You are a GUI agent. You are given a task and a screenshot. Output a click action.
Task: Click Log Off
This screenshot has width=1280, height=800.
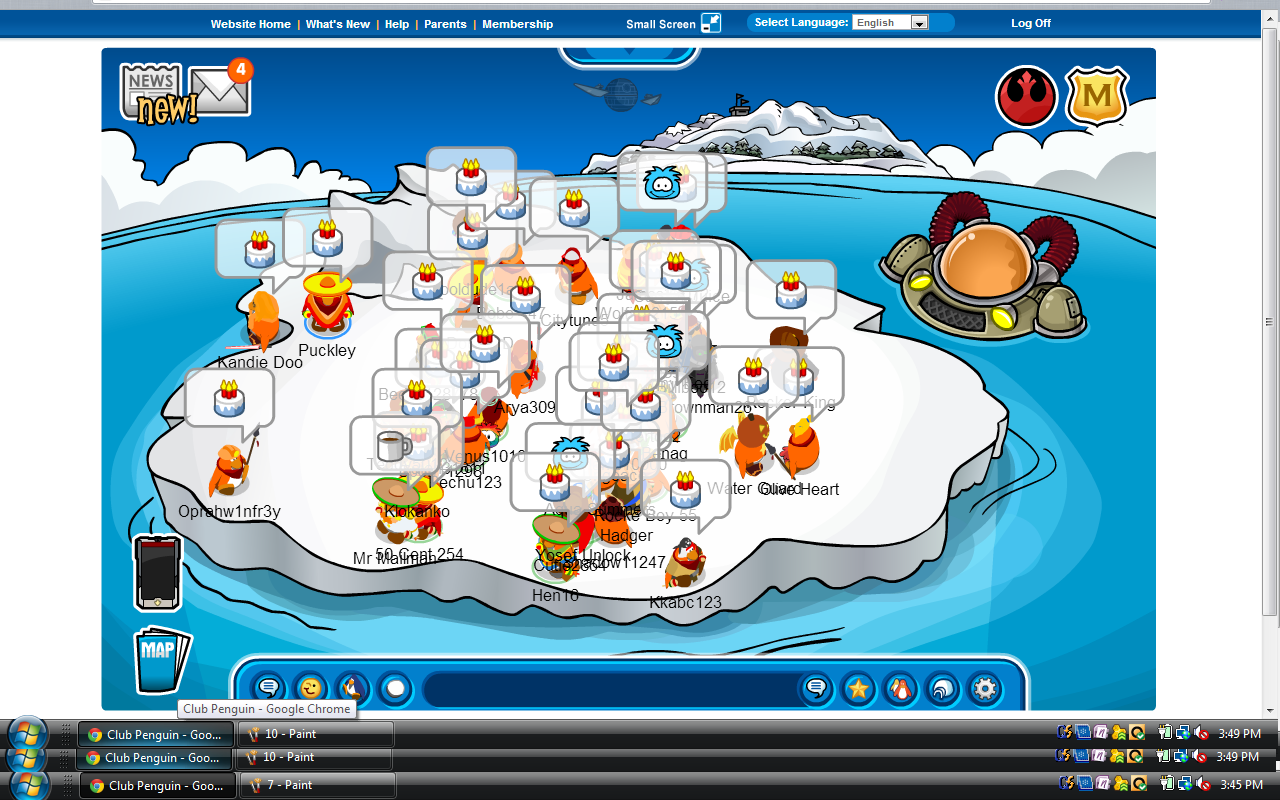1031,23
